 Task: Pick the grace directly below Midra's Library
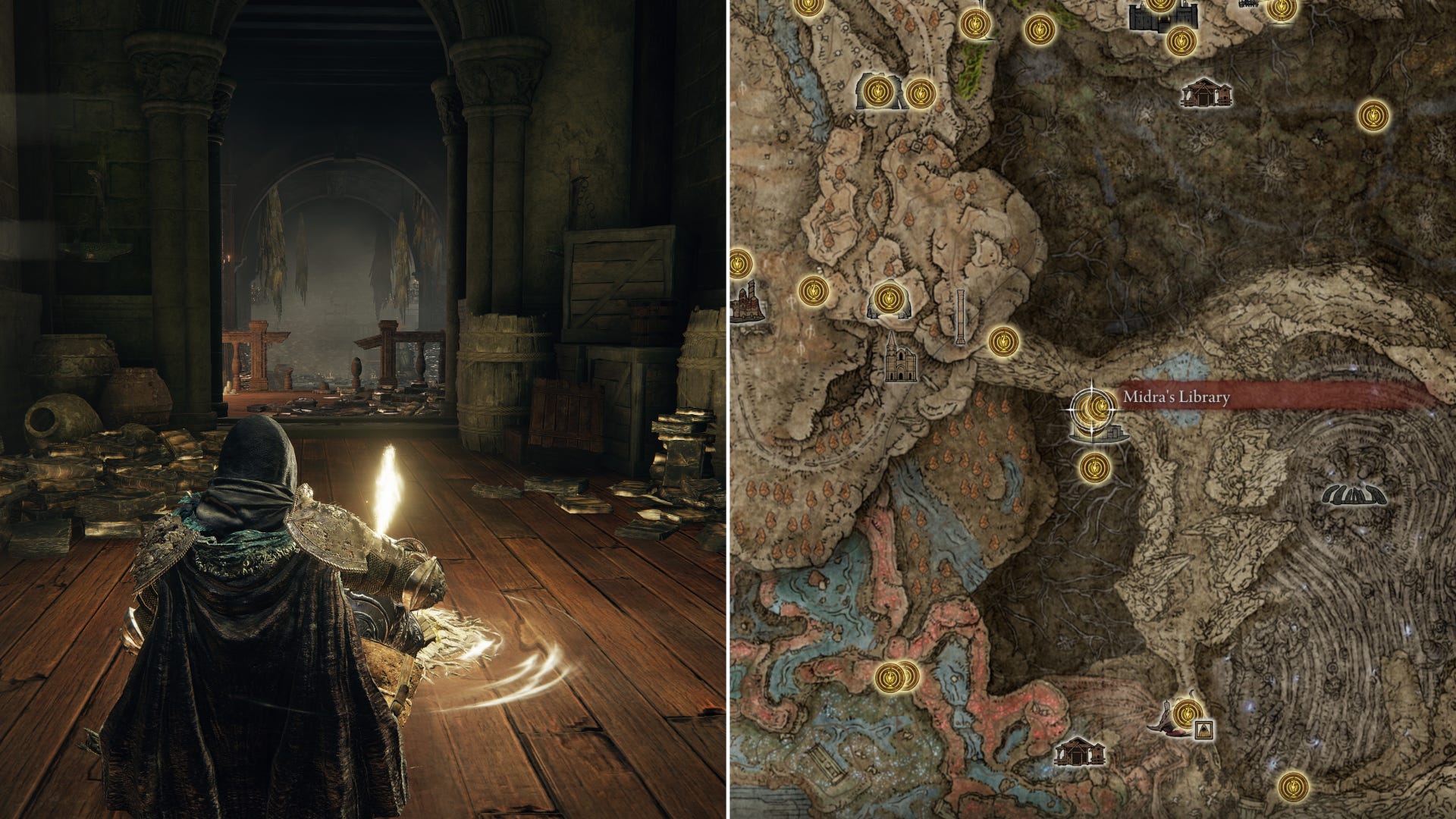point(1094,467)
